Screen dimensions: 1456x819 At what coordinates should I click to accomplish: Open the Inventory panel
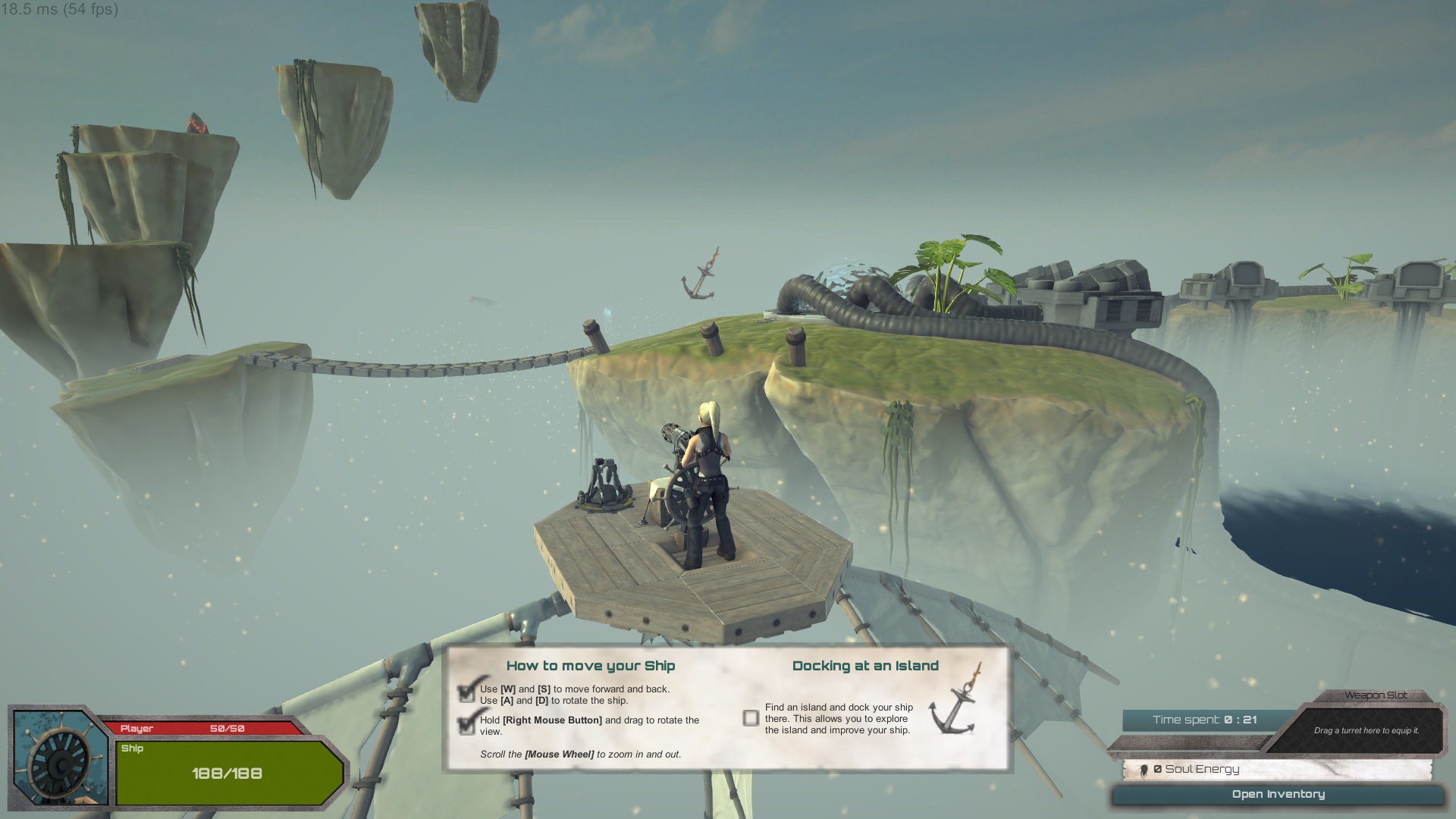click(x=1278, y=795)
